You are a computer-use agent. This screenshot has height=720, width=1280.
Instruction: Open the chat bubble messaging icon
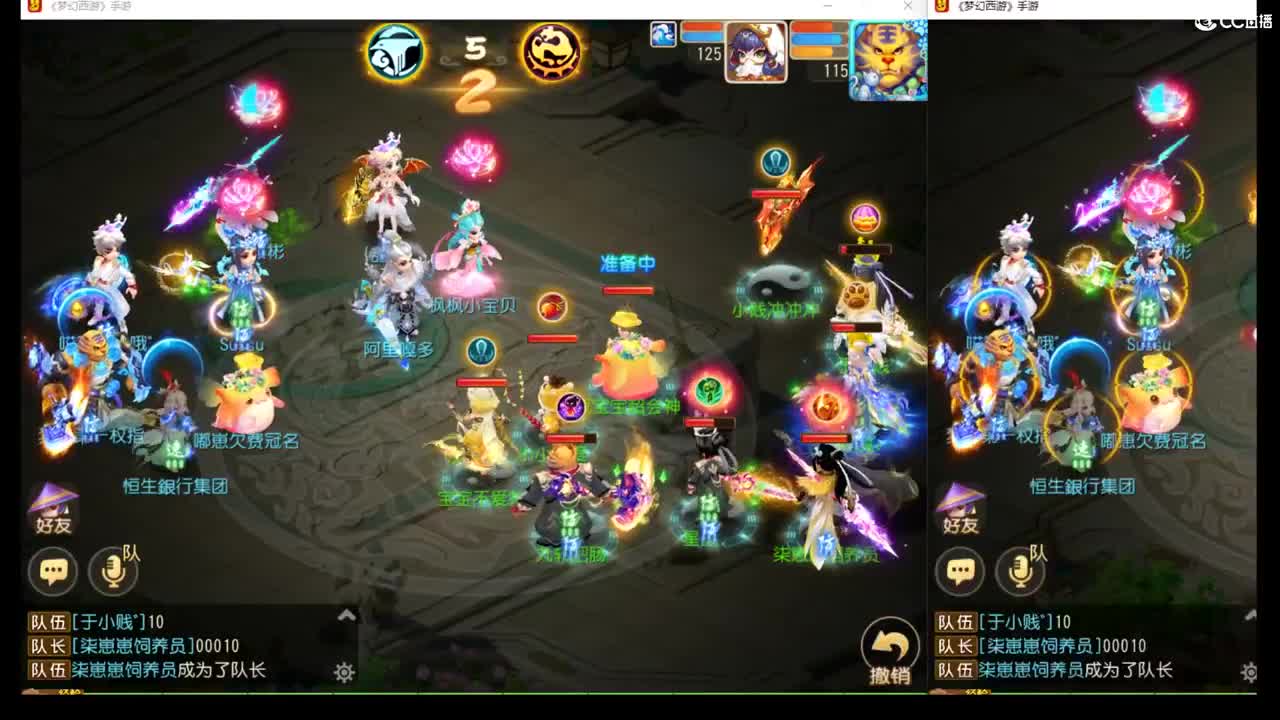click(52, 570)
